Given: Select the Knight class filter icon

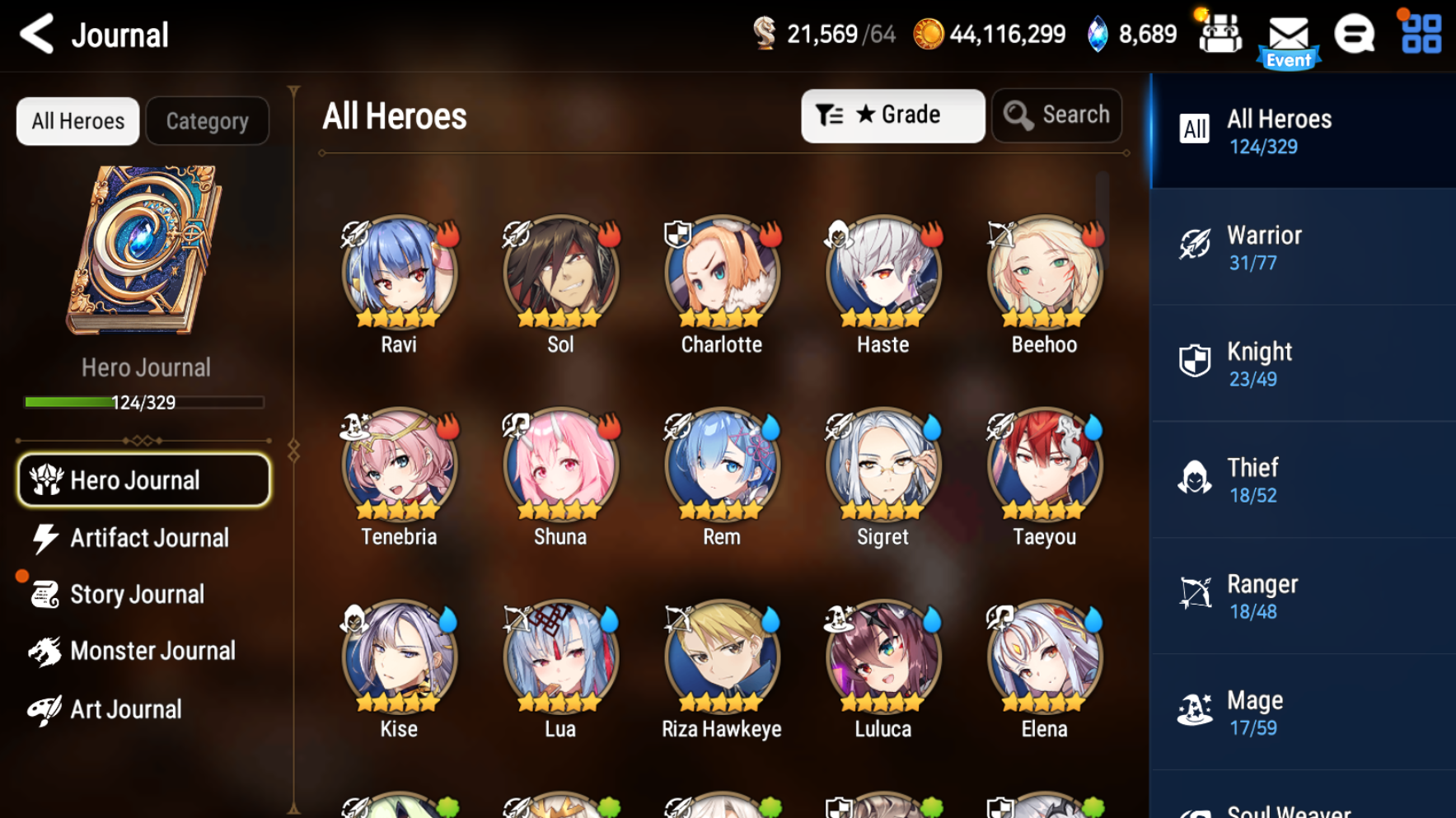Looking at the screenshot, I should [1194, 362].
